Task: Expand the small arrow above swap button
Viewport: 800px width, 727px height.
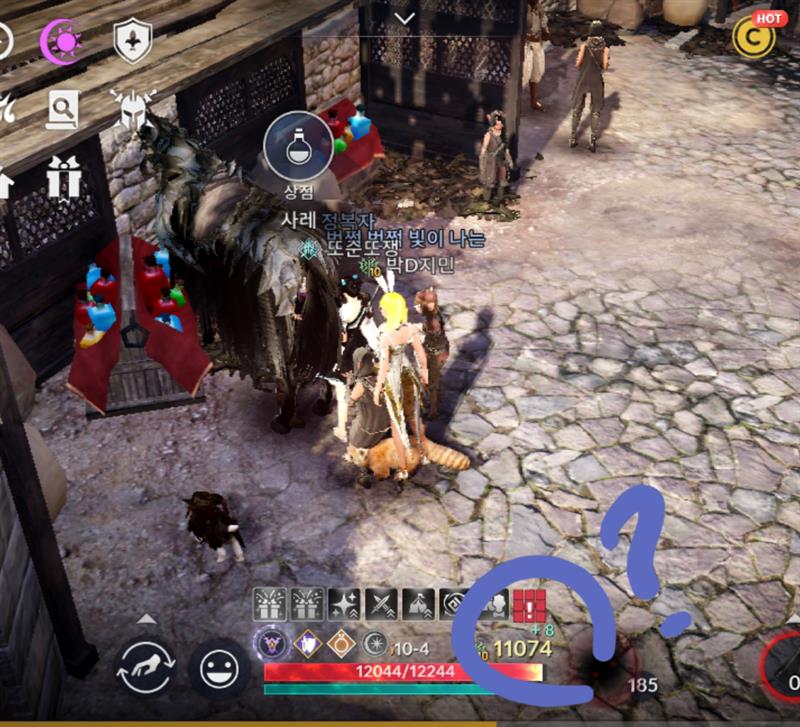Action: coord(147,618)
